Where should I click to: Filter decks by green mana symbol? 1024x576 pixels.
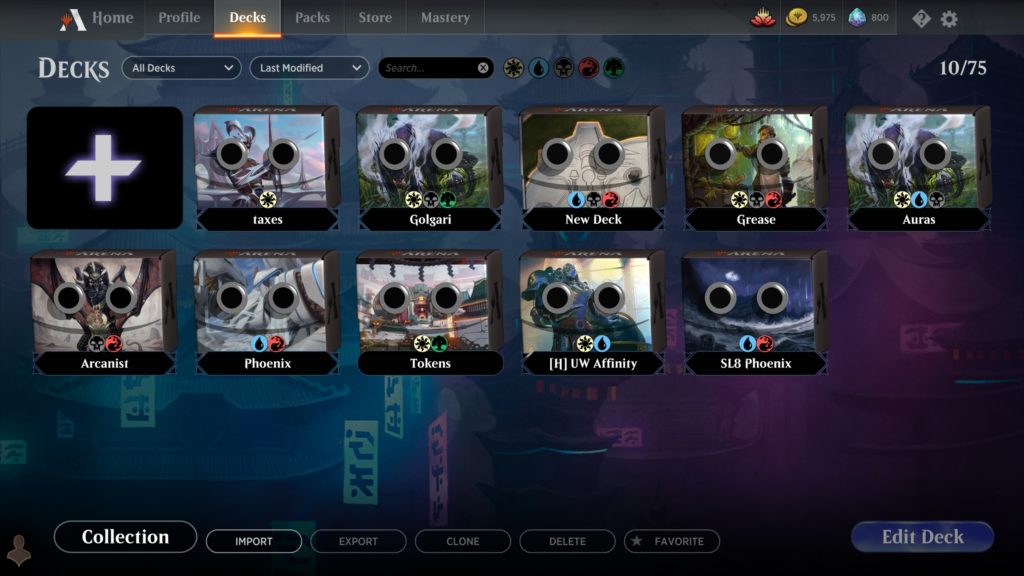(613, 68)
